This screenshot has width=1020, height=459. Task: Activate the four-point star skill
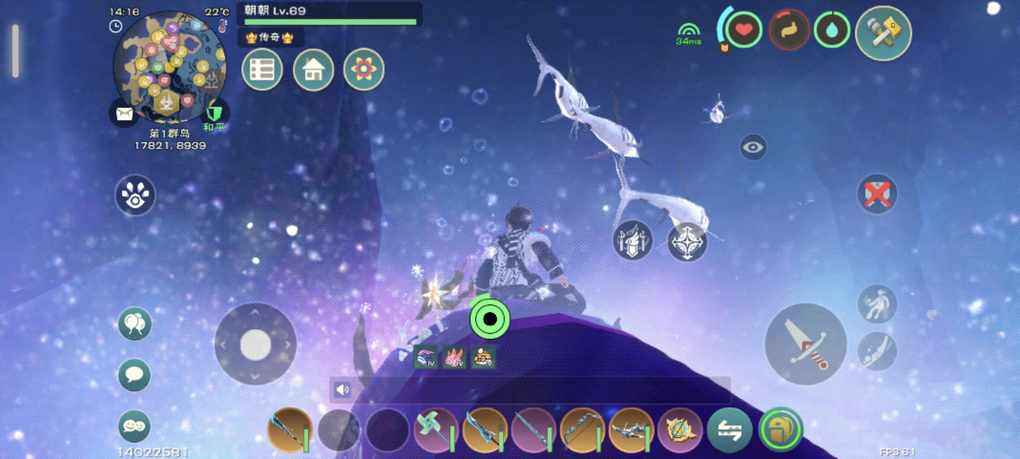coord(687,241)
